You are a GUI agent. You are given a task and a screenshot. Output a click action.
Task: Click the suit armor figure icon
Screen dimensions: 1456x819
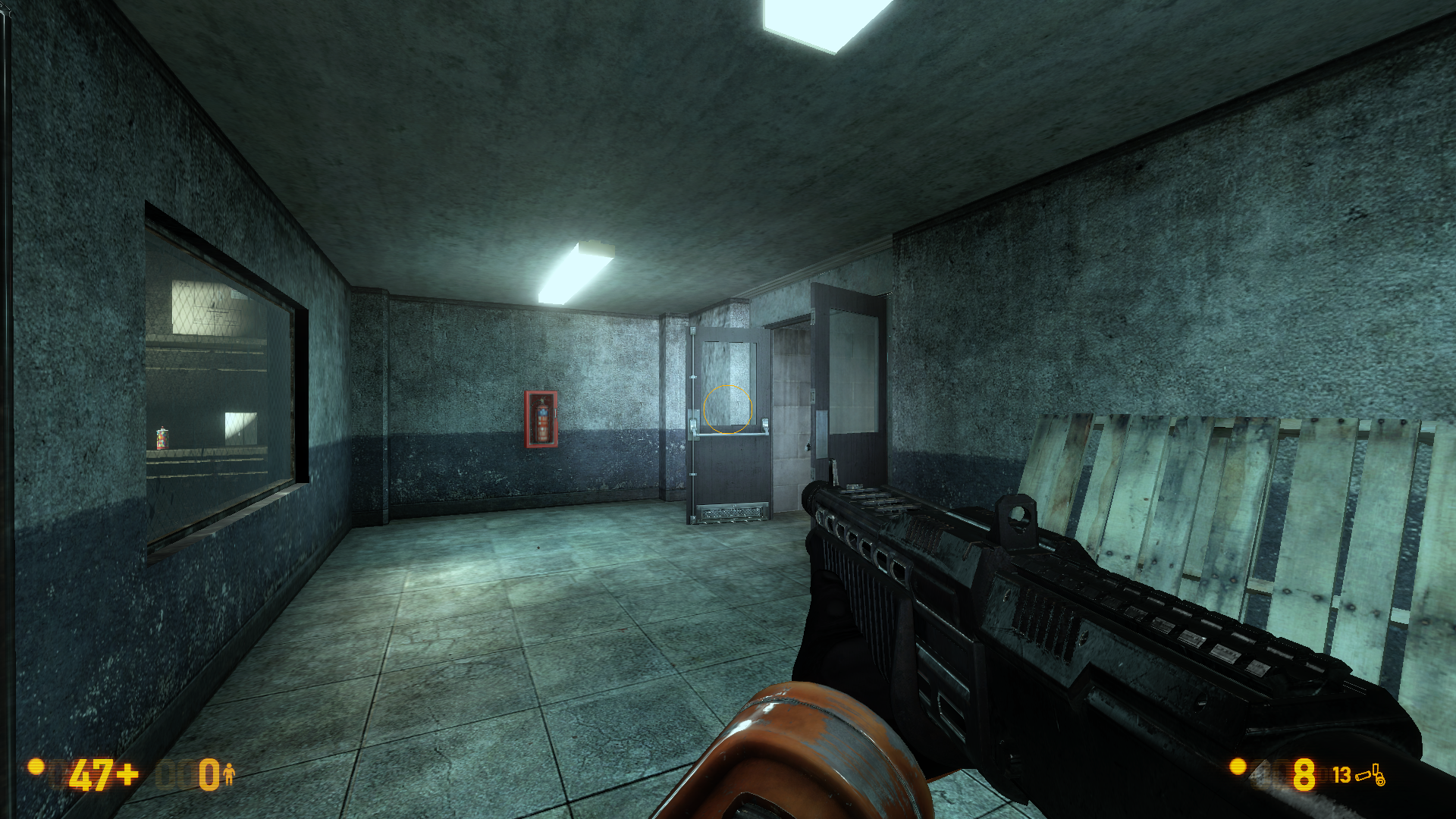click(229, 776)
